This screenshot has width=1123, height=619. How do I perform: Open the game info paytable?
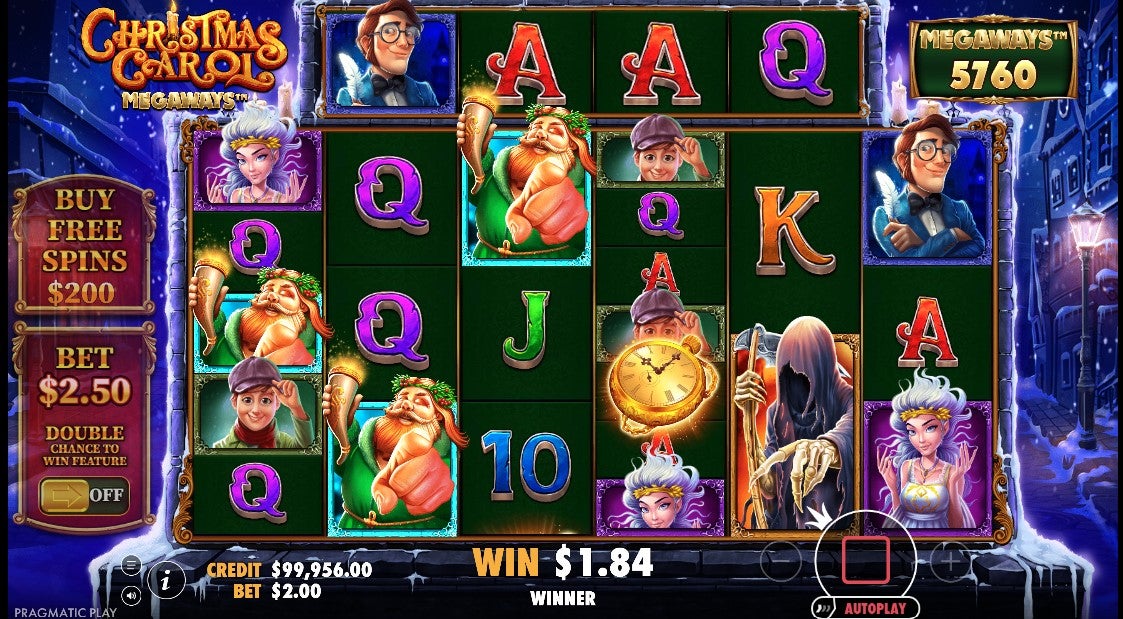[x=166, y=578]
